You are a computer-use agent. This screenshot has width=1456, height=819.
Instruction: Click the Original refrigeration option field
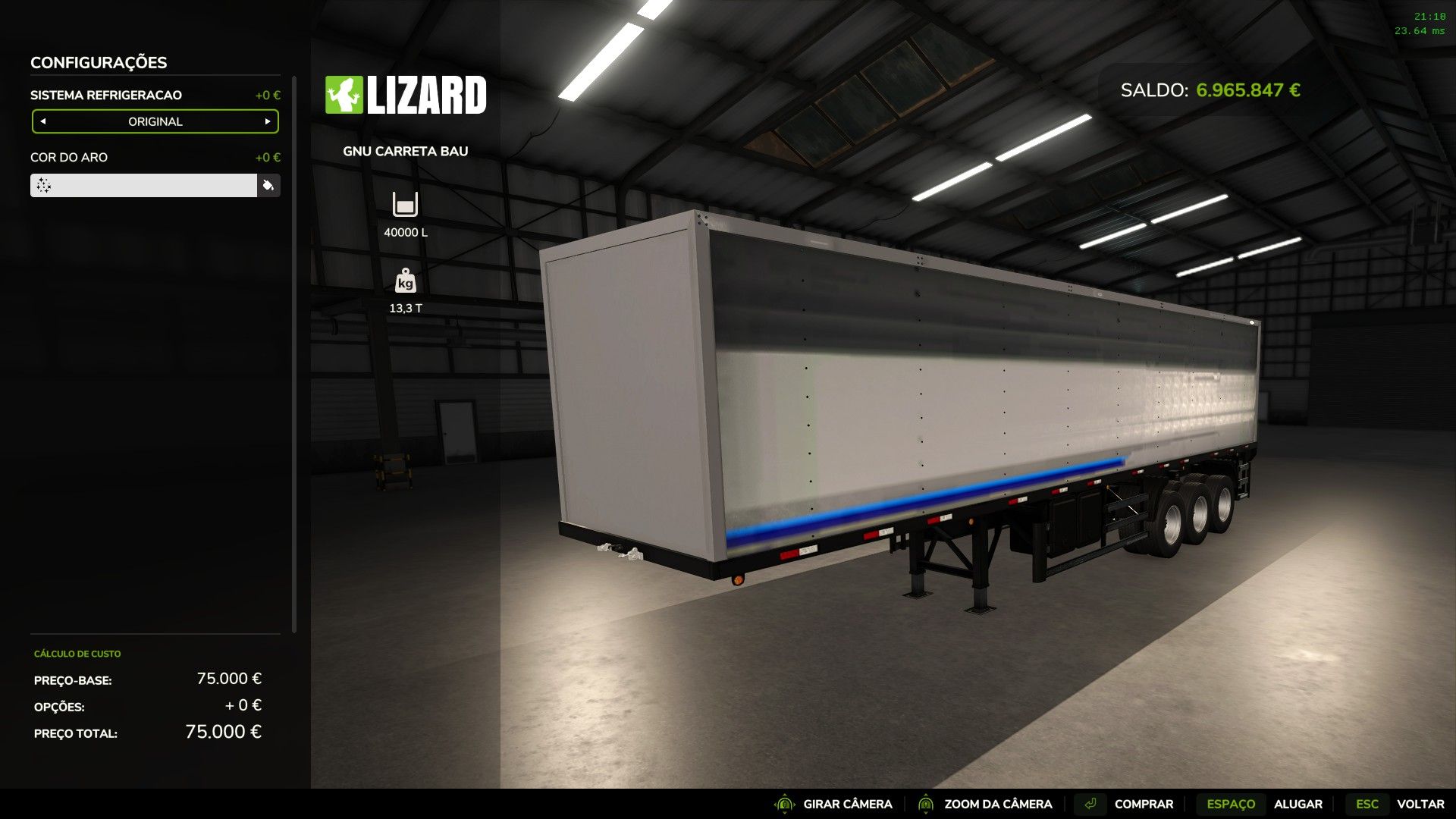point(155,121)
